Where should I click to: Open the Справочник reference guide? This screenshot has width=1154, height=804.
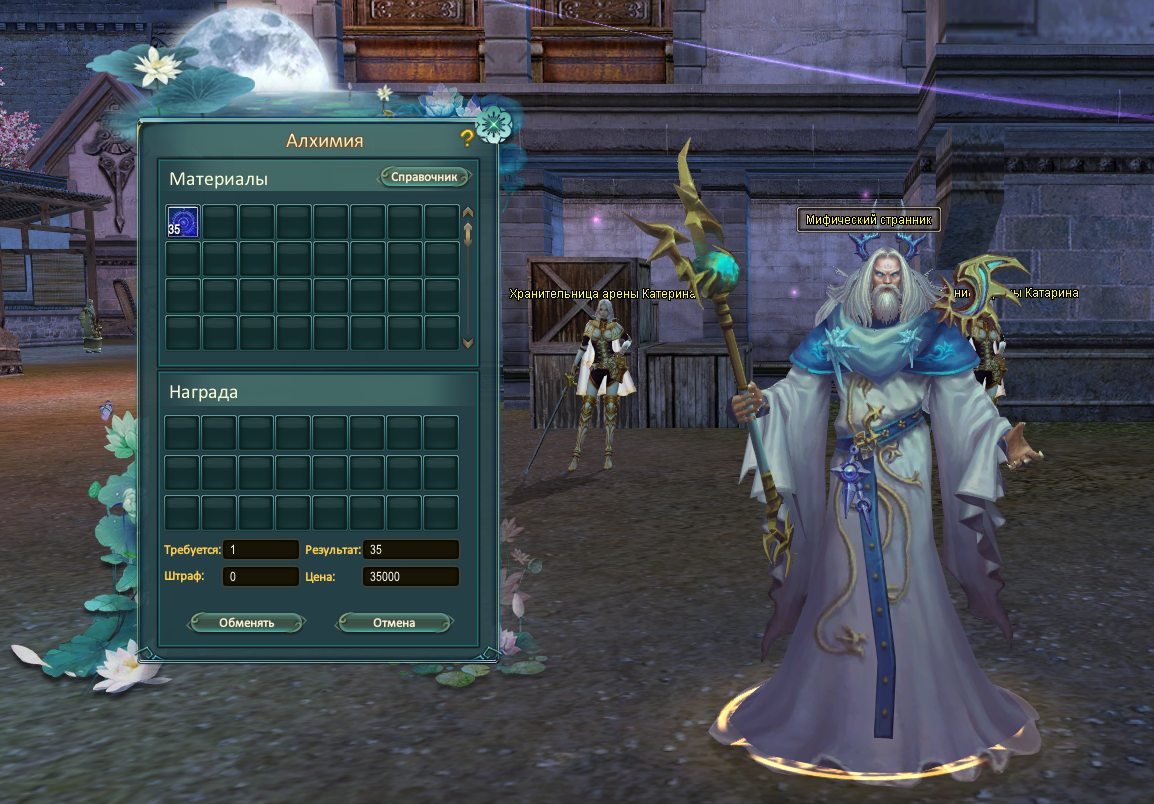coord(424,177)
